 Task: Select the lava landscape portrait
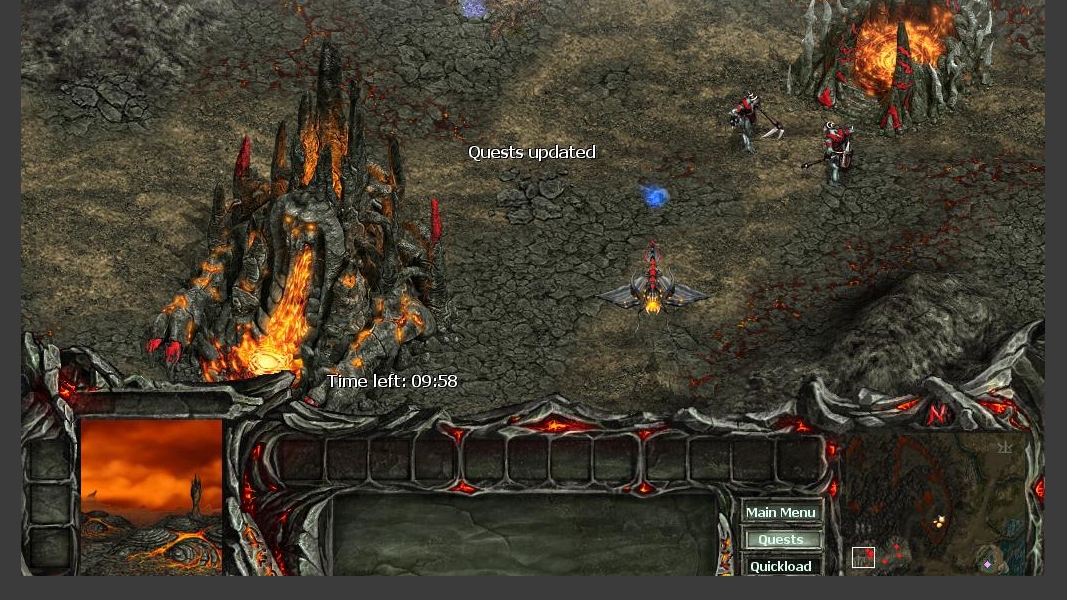coord(151,496)
